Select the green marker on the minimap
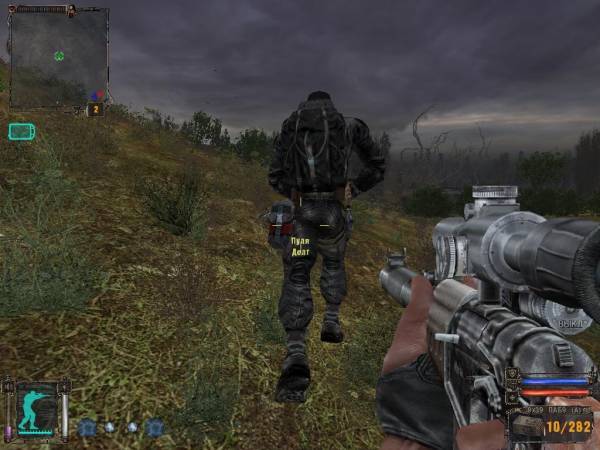Viewport: 600px width, 450px height. click(59, 56)
